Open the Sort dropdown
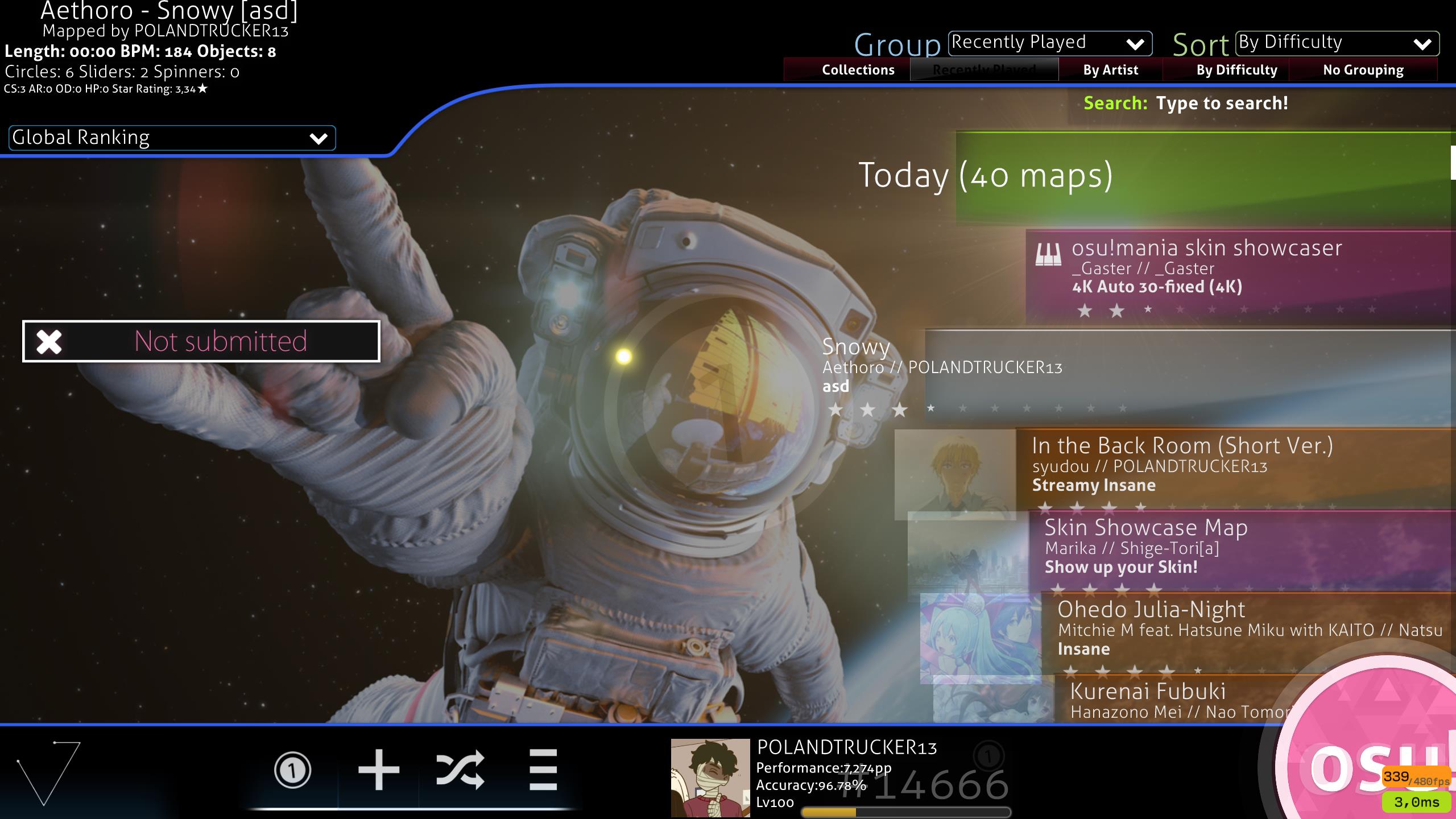This screenshot has width=1456, height=819. [1337, 43]
